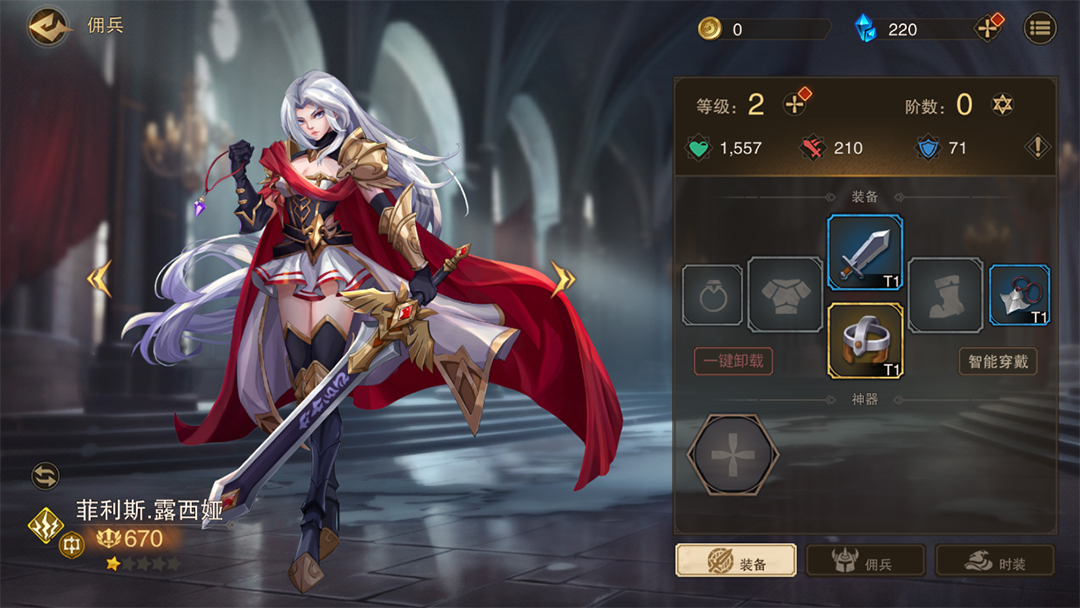The width and height of the screenshot is (1080, 608).
Task: Open the empty ring equipment slot
Action: tap(712, 295)
